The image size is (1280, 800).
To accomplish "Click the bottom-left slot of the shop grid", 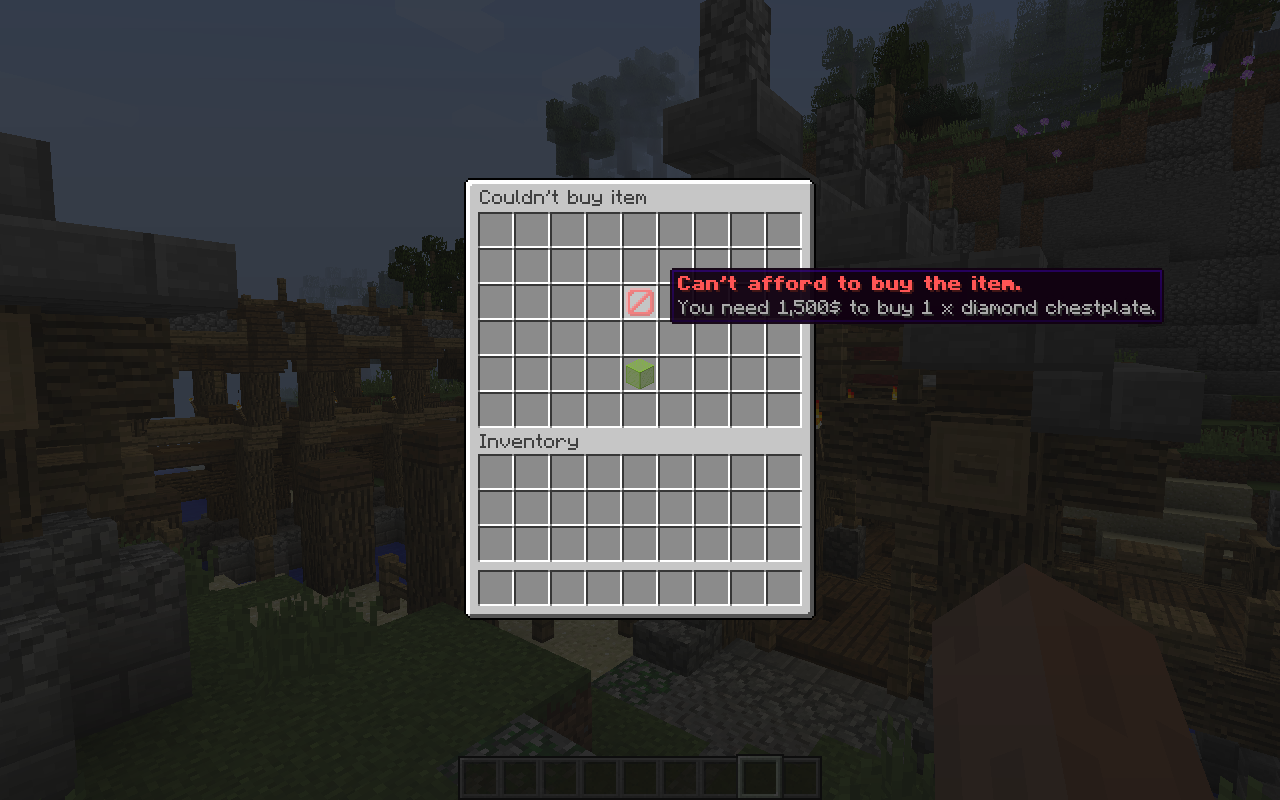I will 494,410.
